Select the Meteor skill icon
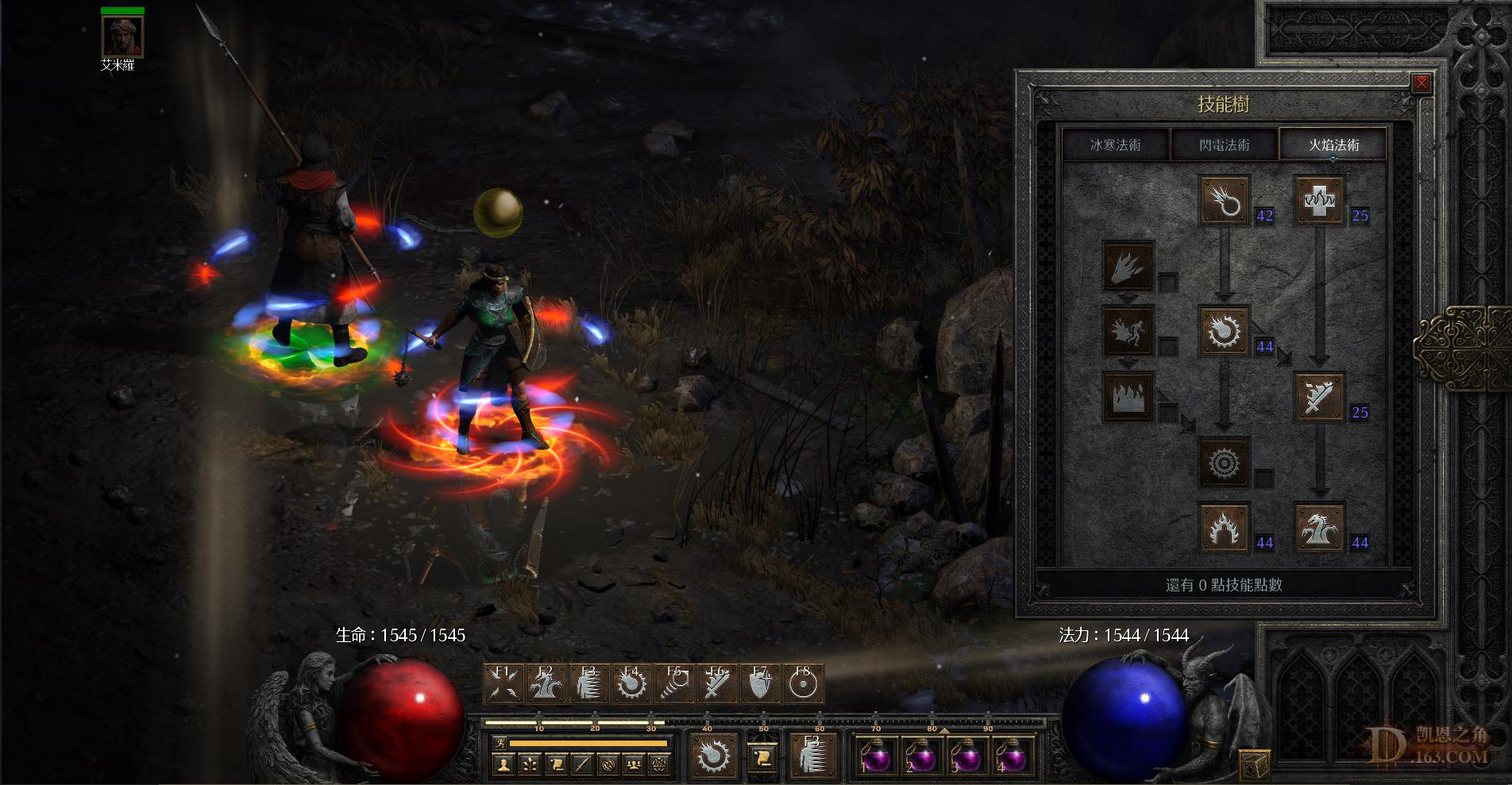1512x785 pixels. pyautogui.click(x=1224, y=462)
